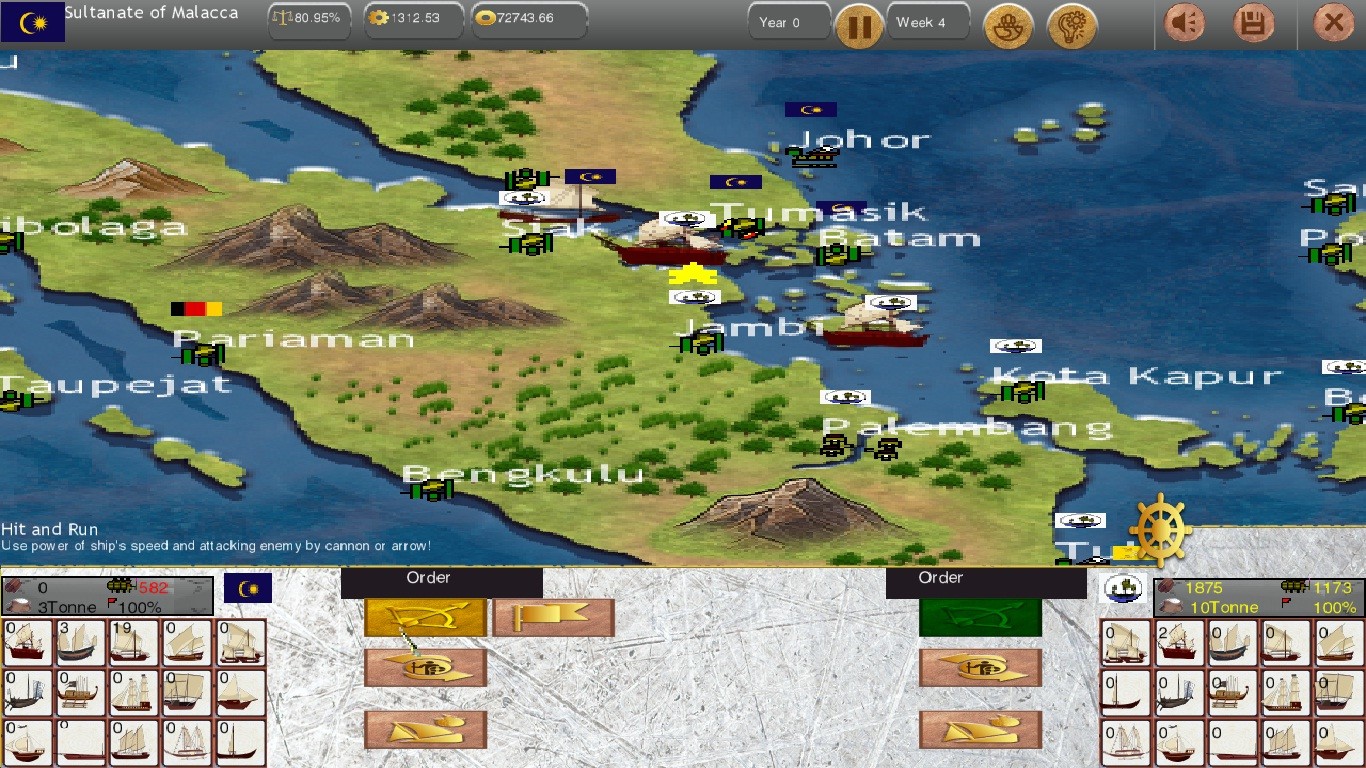Image resolution: width=1366 pixels, height=768 pixels.
Task: Click the Malacca crescent flag beside fleet stats
Action: click(x=248, y=588)
